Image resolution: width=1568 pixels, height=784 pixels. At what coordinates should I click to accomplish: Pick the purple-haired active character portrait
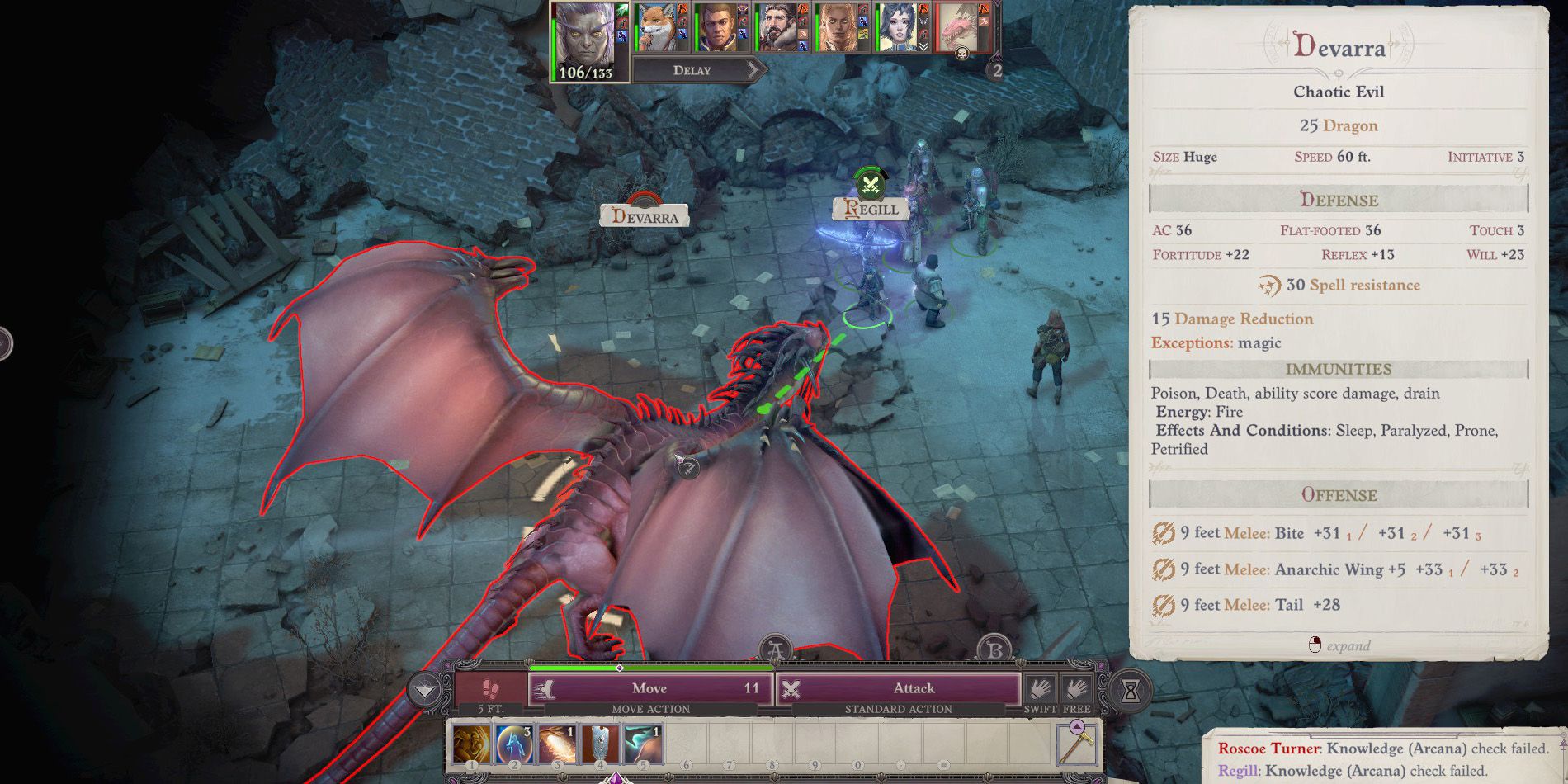(x=585, y=33)
